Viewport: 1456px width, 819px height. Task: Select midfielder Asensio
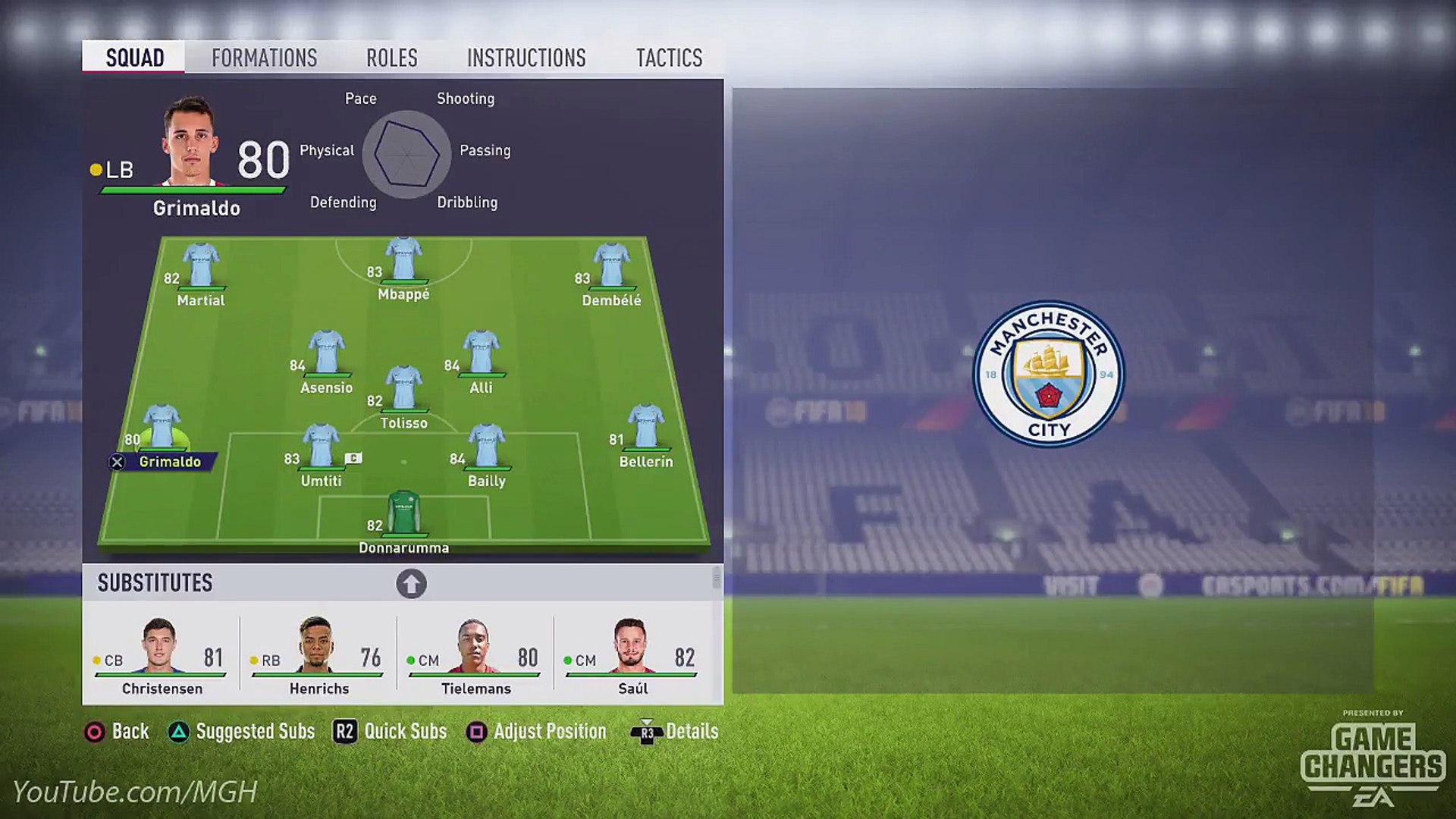tap(326, 356)
